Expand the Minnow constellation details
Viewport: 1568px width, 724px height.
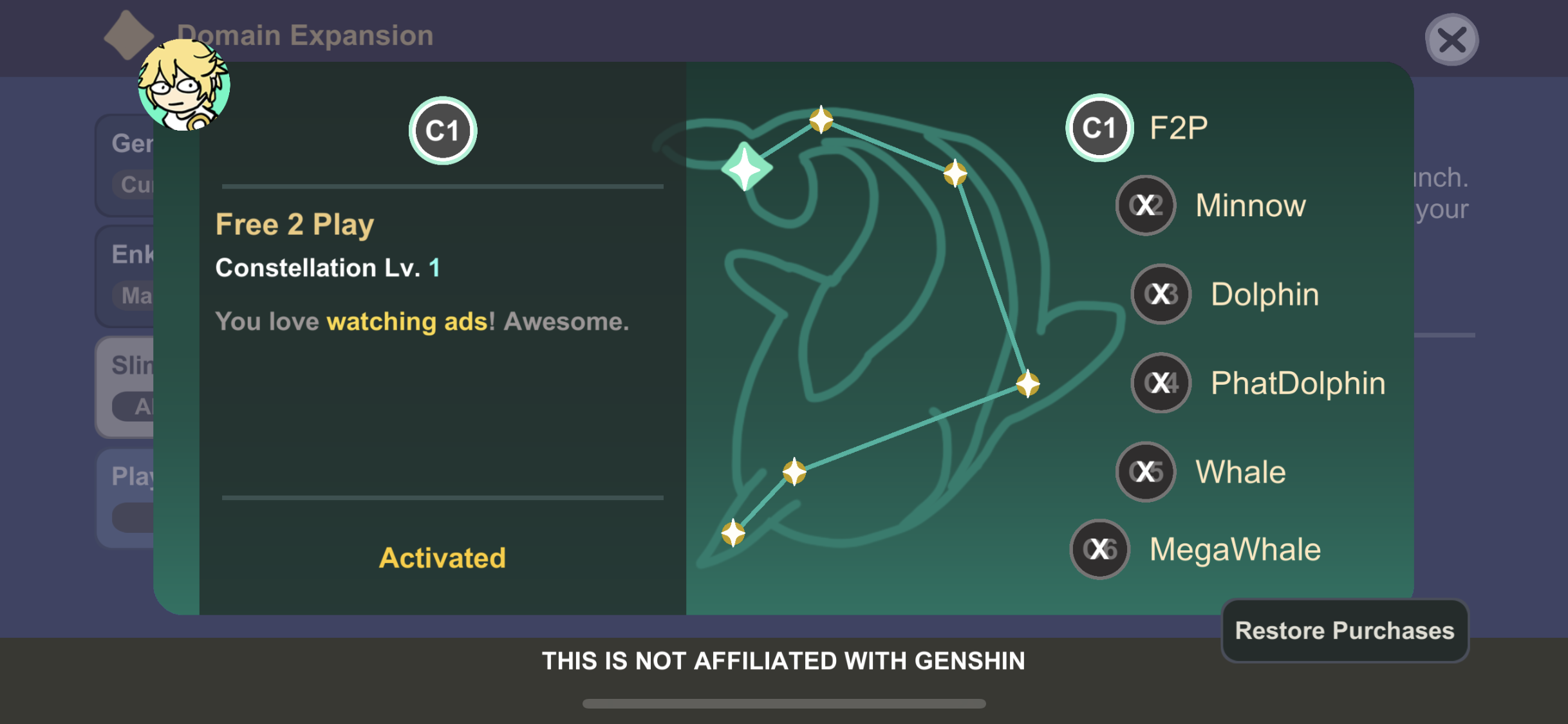click(x=1251, y=205)
